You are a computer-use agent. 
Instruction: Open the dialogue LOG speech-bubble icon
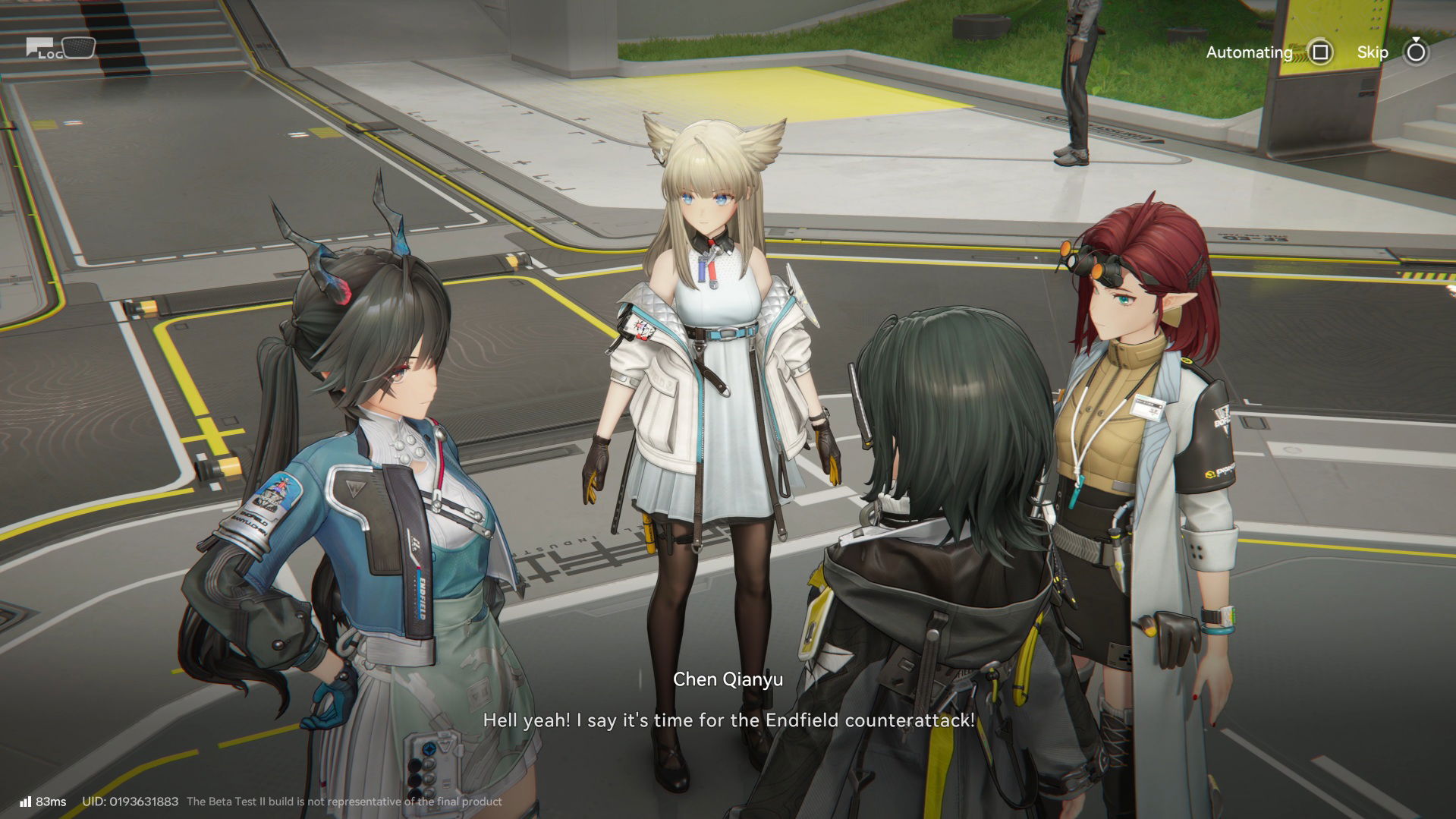(x=39, y=47)
